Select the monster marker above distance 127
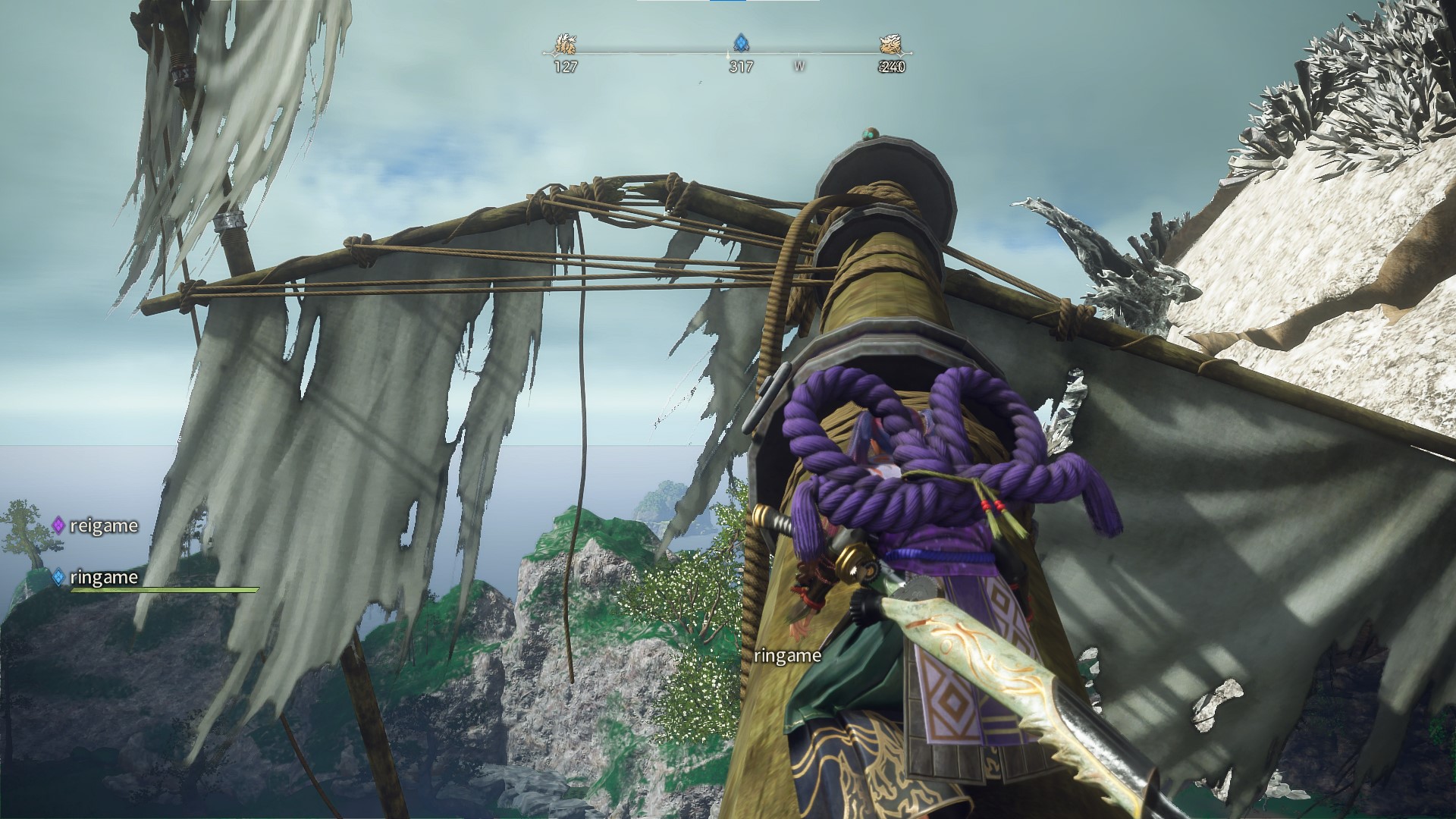The image size is (1456, 819). [x=564, y=45]
